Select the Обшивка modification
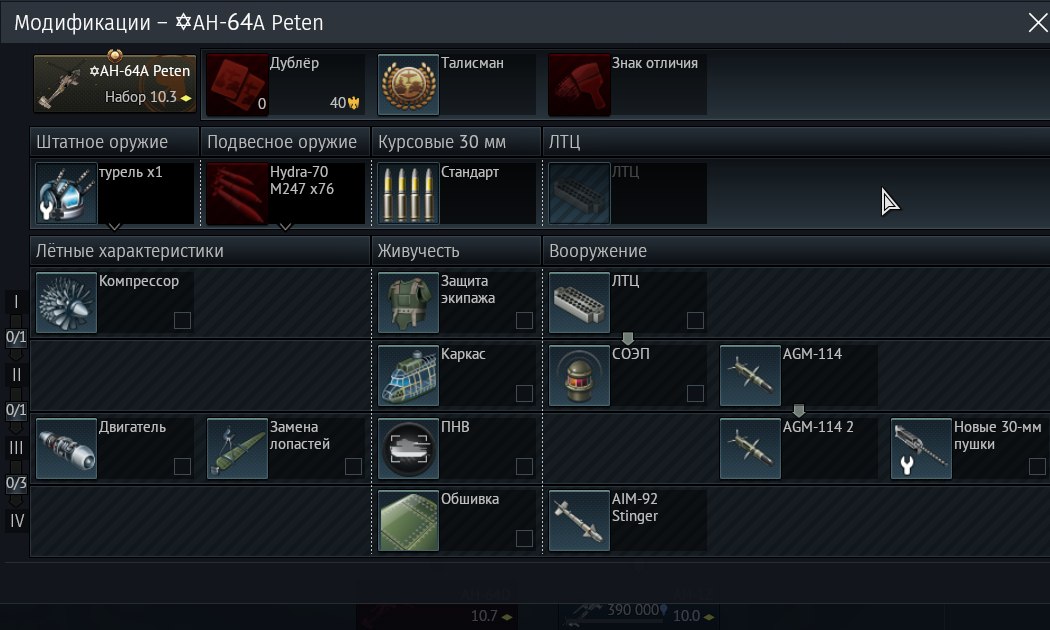Screen dimensions: 1050x630 click(x=457, y=520)
